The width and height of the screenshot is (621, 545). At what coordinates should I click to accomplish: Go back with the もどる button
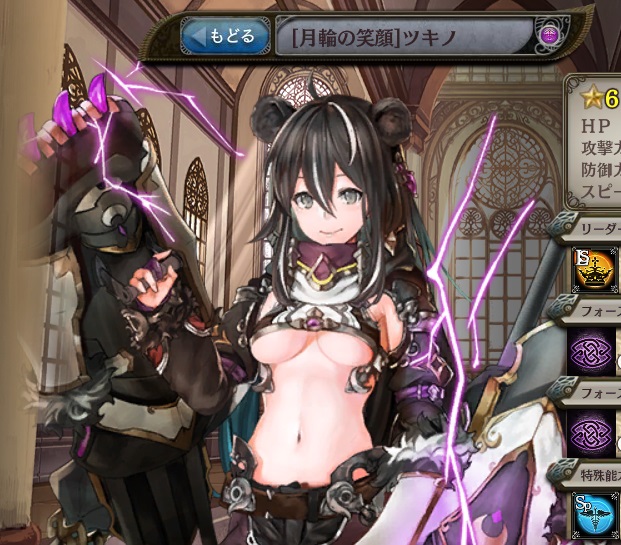[x=225, y=37]
